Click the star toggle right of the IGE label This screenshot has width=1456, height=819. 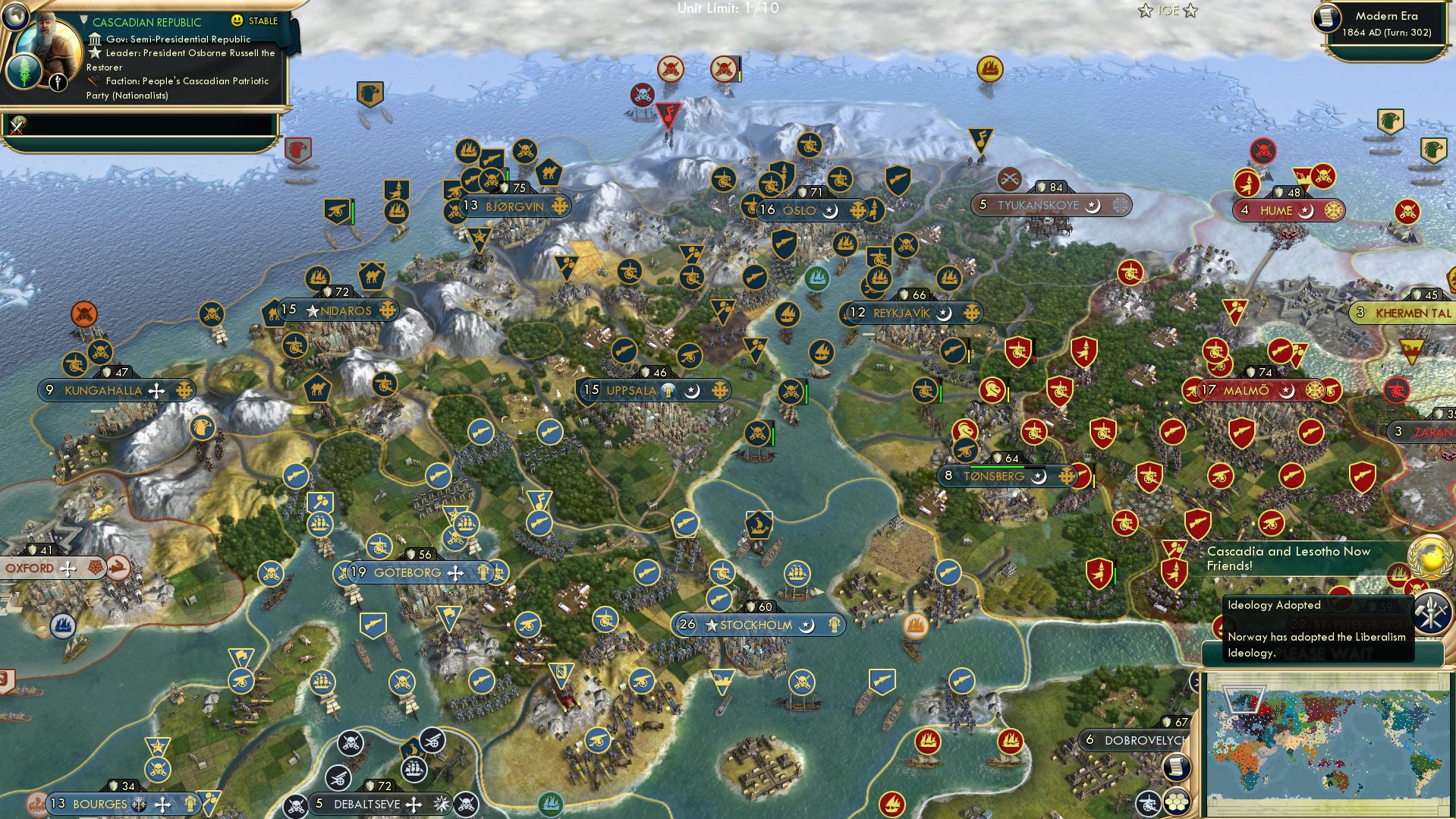1190,11
